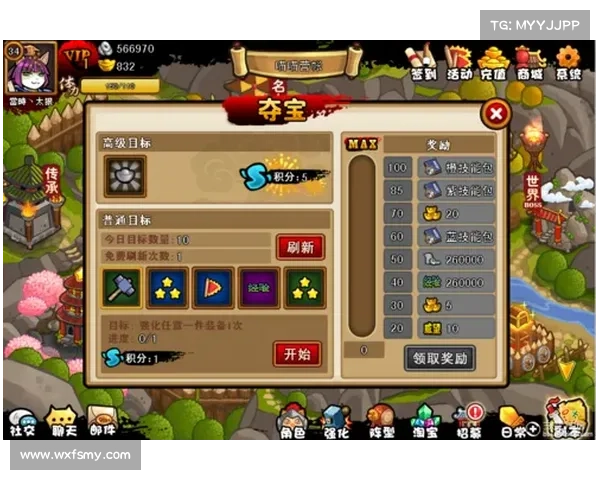Viewport: 600px width, 480px height.
Task: Refresh targets with the 刷新 button
Action: [x=299, y=246]
